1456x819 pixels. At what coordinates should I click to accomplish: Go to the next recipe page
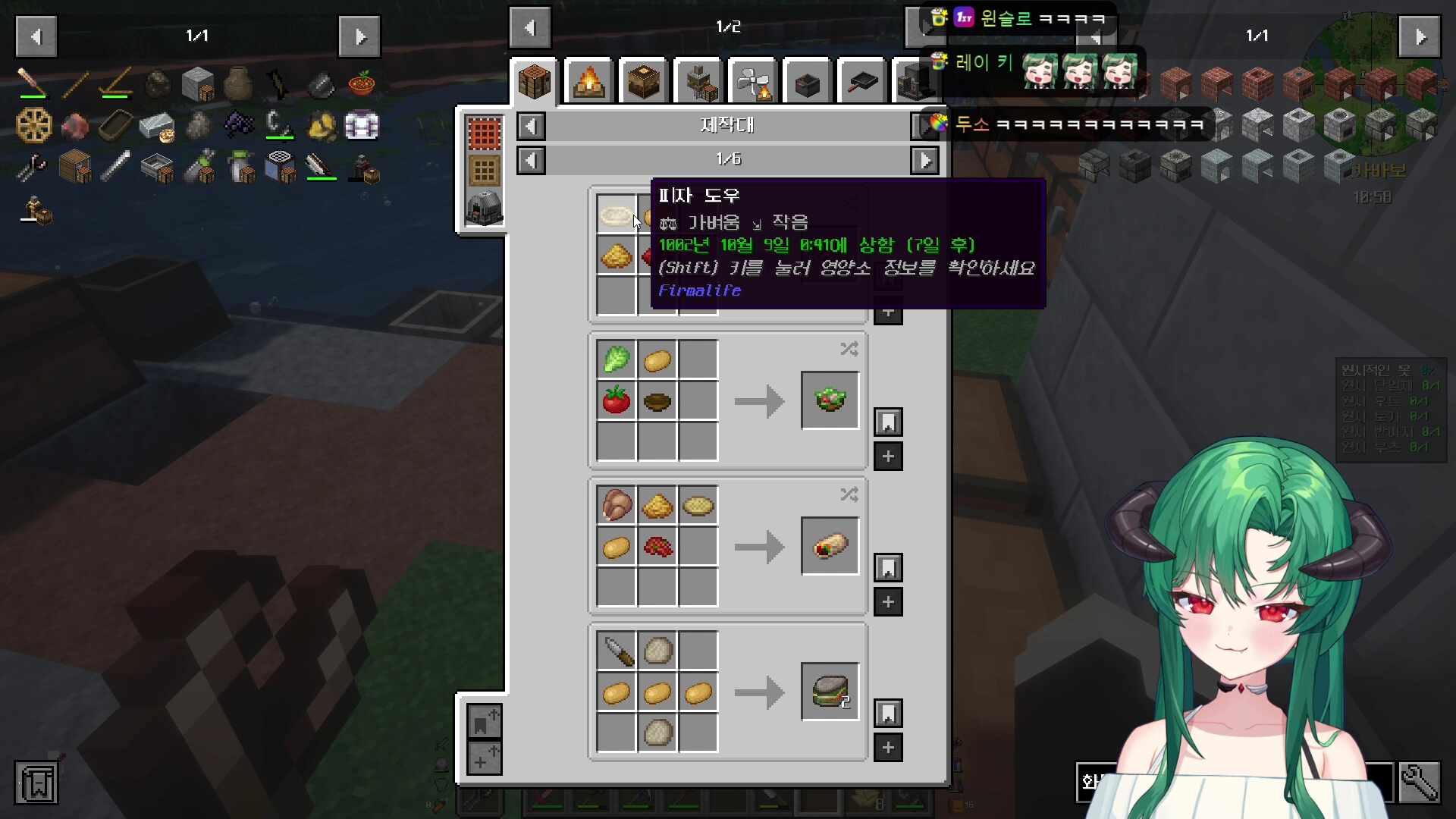point(924,160)
